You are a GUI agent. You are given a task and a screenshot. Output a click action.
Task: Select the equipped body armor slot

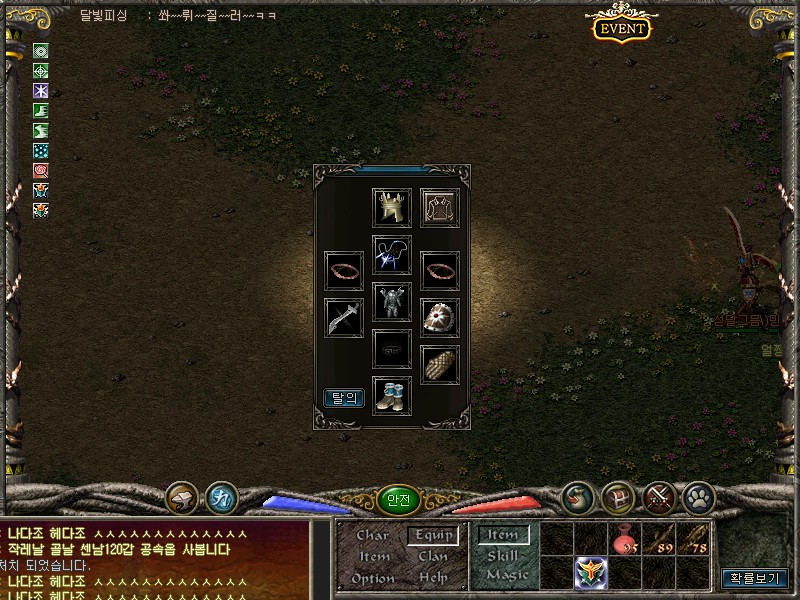coord(392,300)
